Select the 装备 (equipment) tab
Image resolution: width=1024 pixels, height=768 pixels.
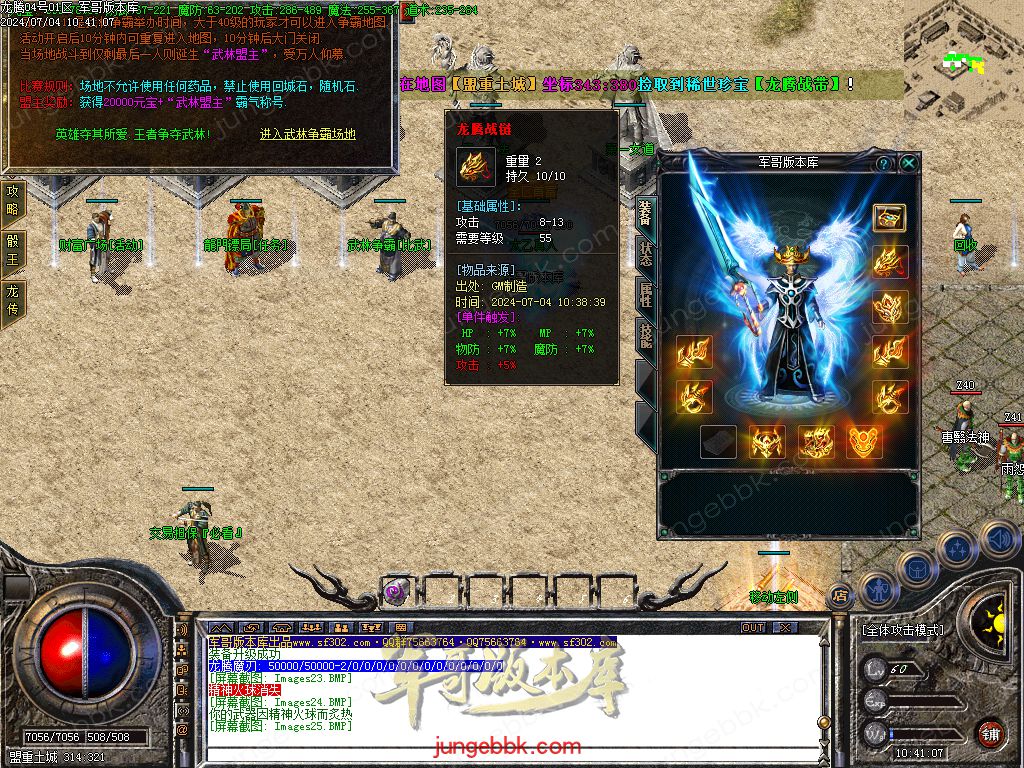coord(645,211)
